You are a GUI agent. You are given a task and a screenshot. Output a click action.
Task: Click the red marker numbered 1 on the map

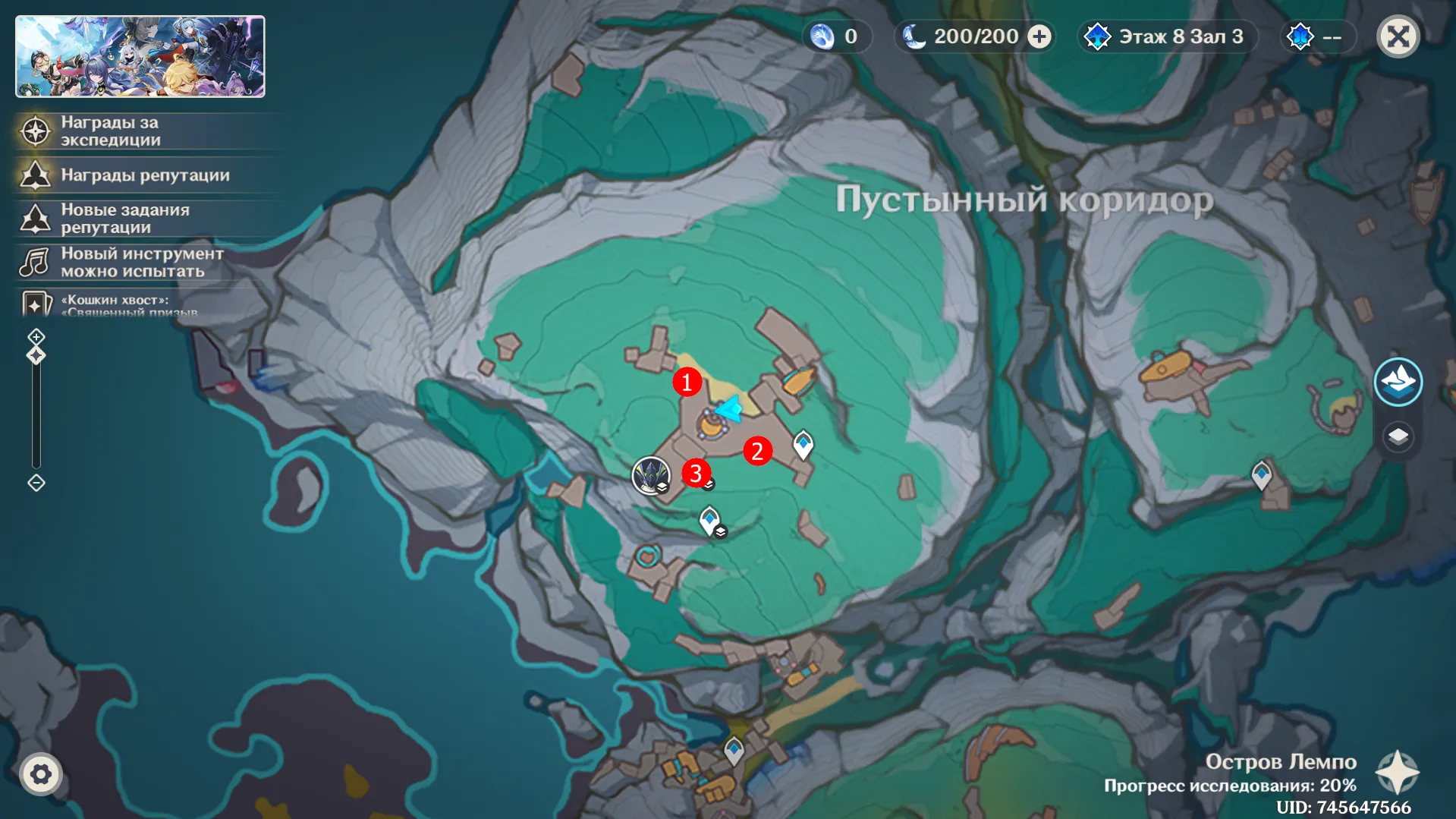[687, 383]
